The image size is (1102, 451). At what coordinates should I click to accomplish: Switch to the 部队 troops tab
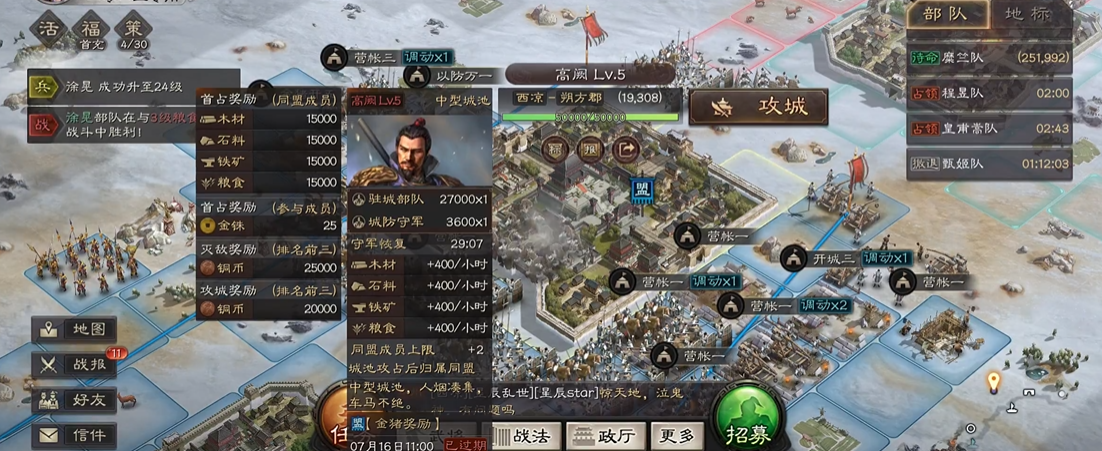[944, 17]
